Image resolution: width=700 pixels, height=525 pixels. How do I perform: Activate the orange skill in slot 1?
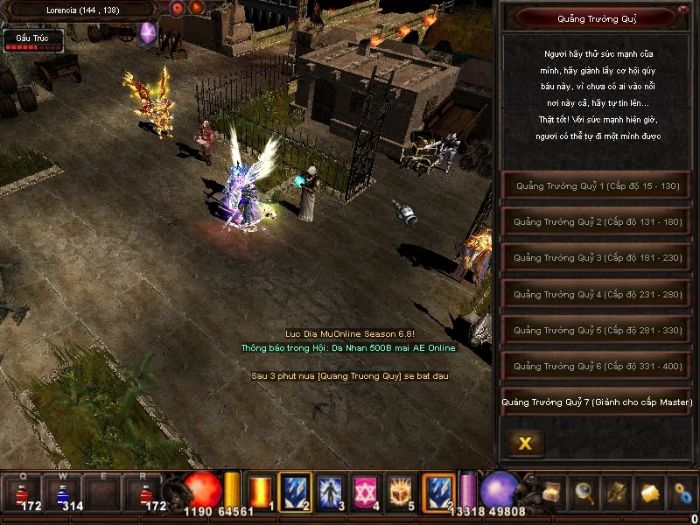point(260,491)
